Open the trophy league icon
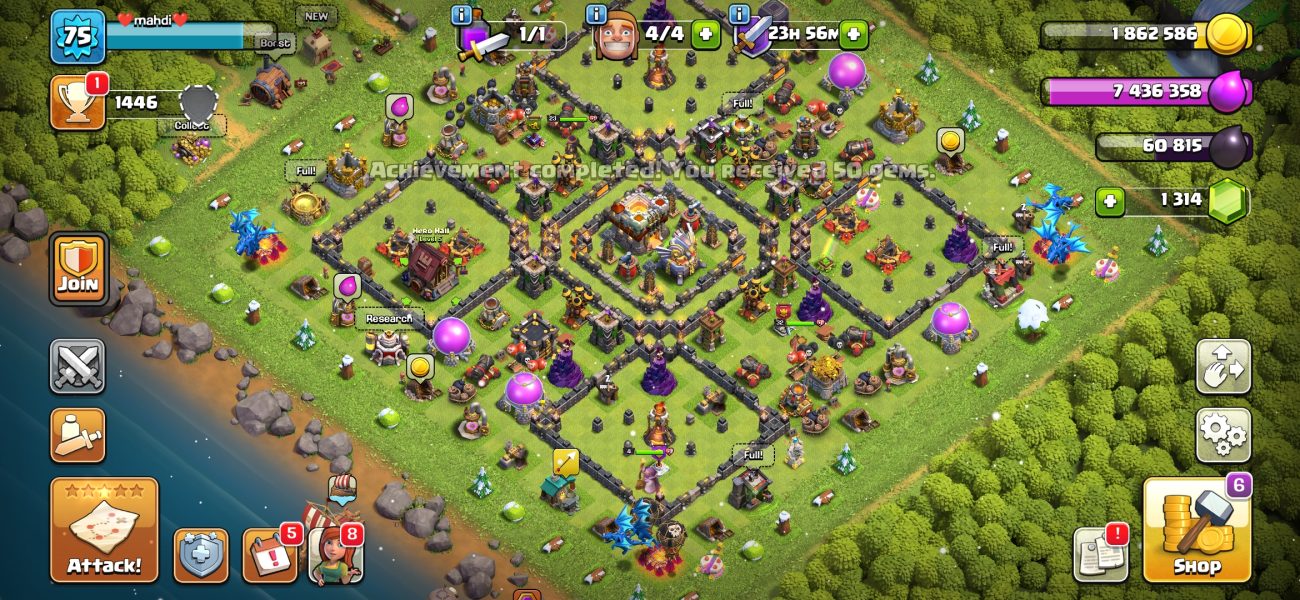1300x600 pixels. point(76,102)
